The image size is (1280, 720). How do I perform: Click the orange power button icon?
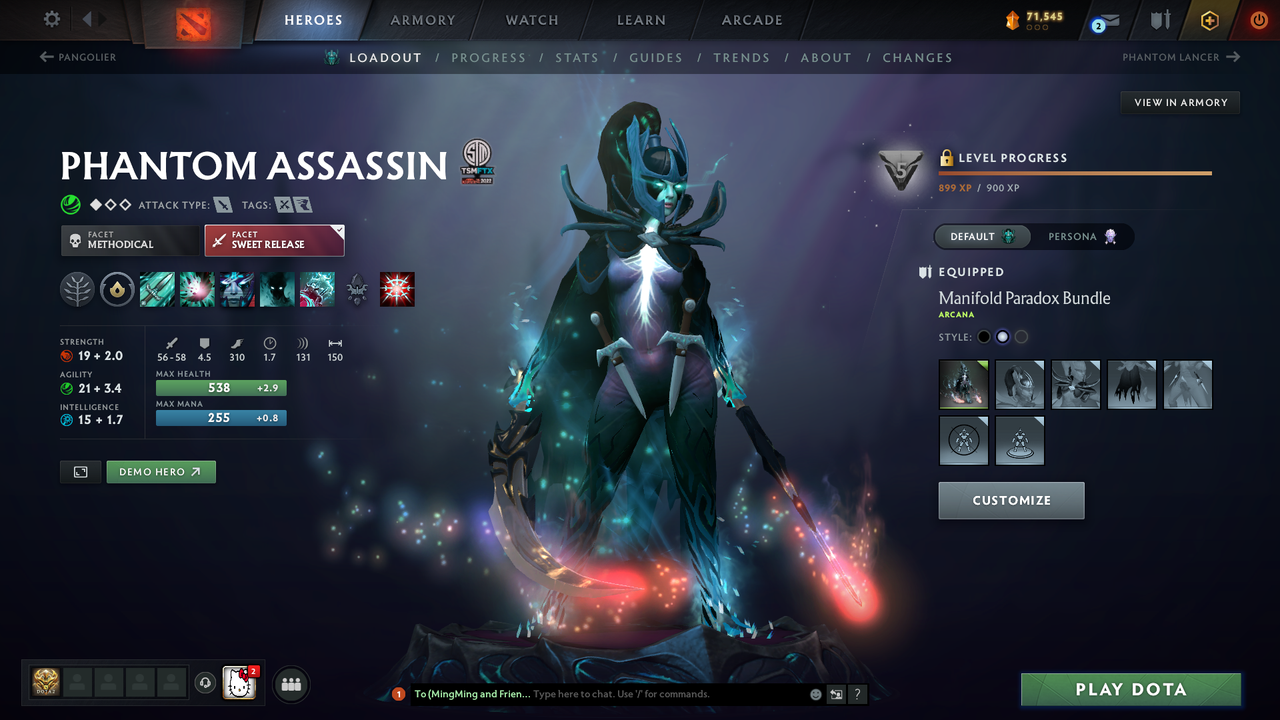coord(1258,19)
